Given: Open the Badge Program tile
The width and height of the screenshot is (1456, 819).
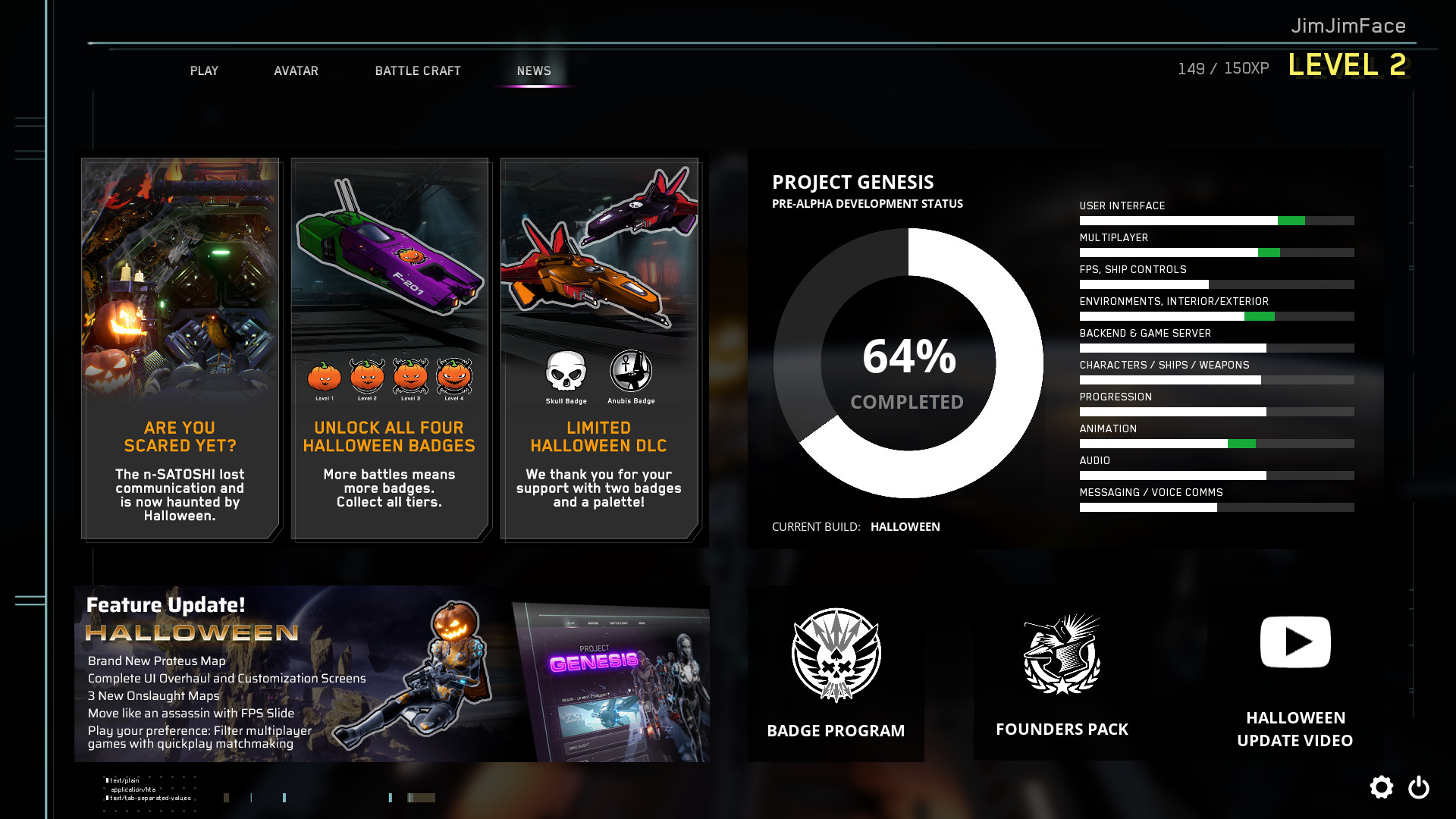Looking at the screenshot, I should coord(836,673).
